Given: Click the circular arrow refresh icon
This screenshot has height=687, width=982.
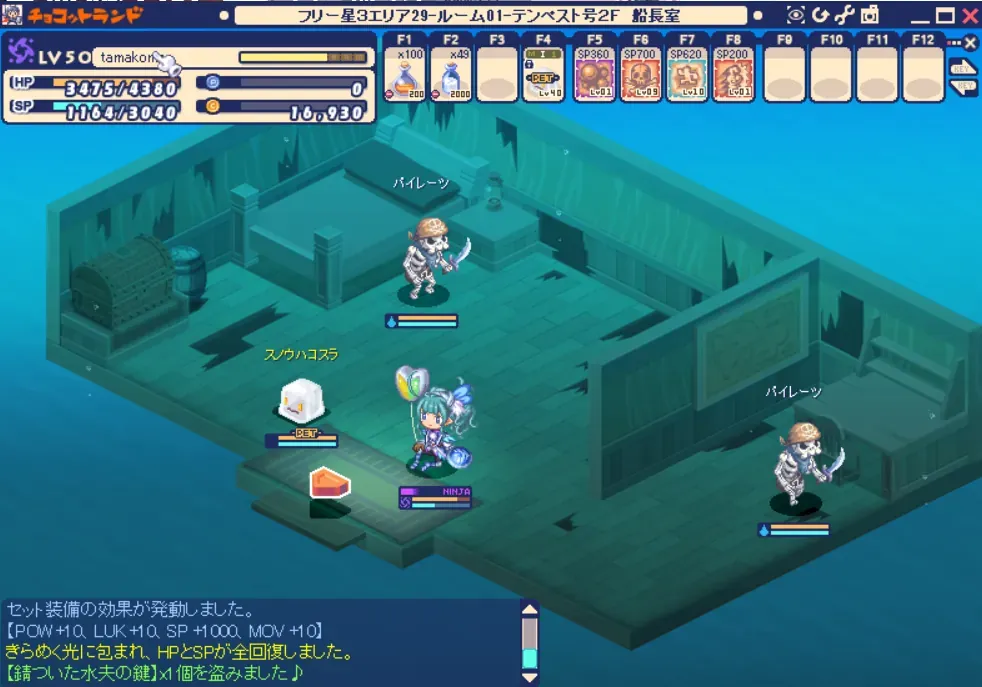Looking at the screenshot, I should [821, 15].
